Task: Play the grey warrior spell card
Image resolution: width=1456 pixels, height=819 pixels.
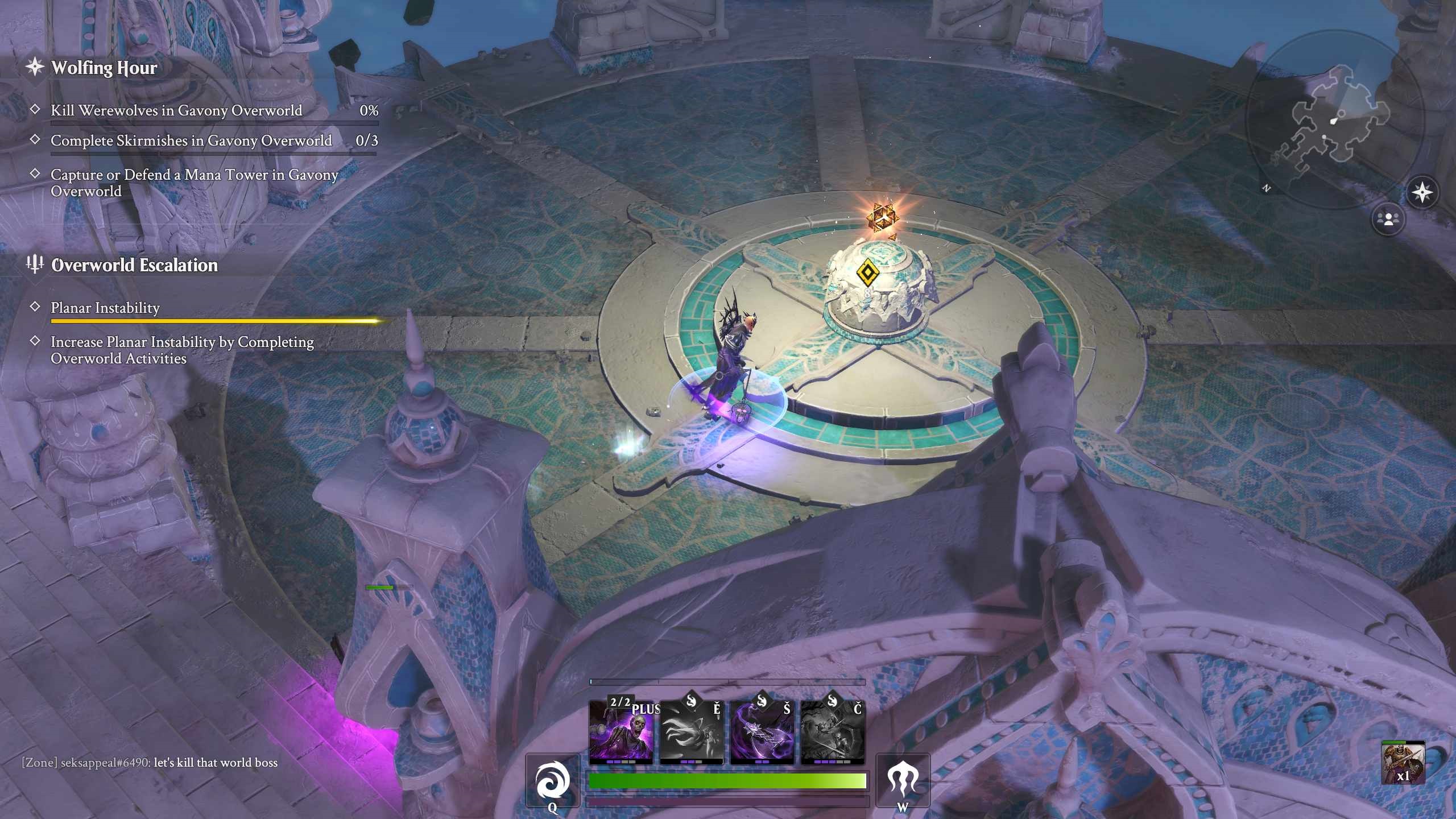Action: click(833, 733)
